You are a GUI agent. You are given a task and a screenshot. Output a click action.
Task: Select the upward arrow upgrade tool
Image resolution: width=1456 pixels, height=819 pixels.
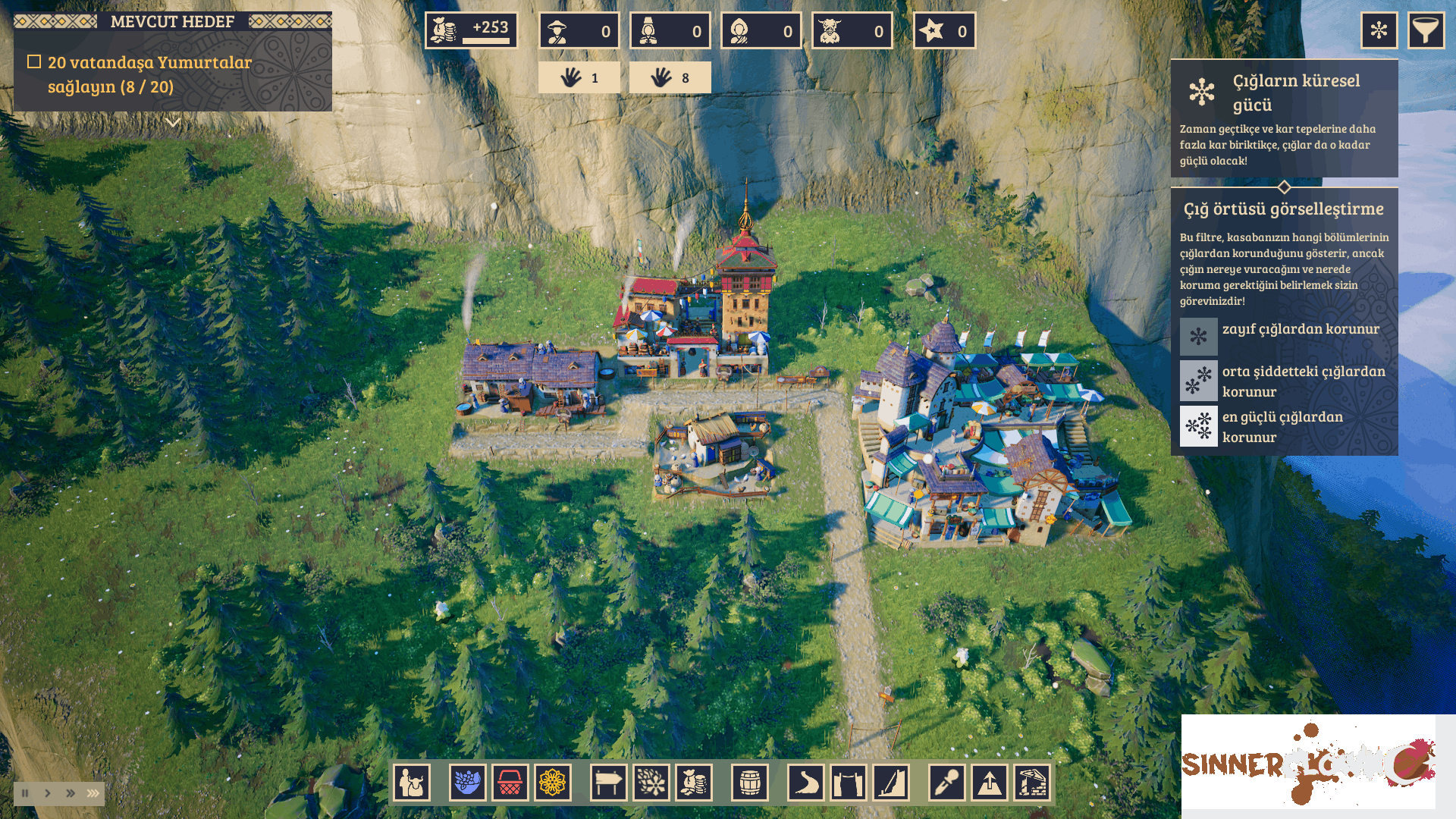click(x=989, y=782)
